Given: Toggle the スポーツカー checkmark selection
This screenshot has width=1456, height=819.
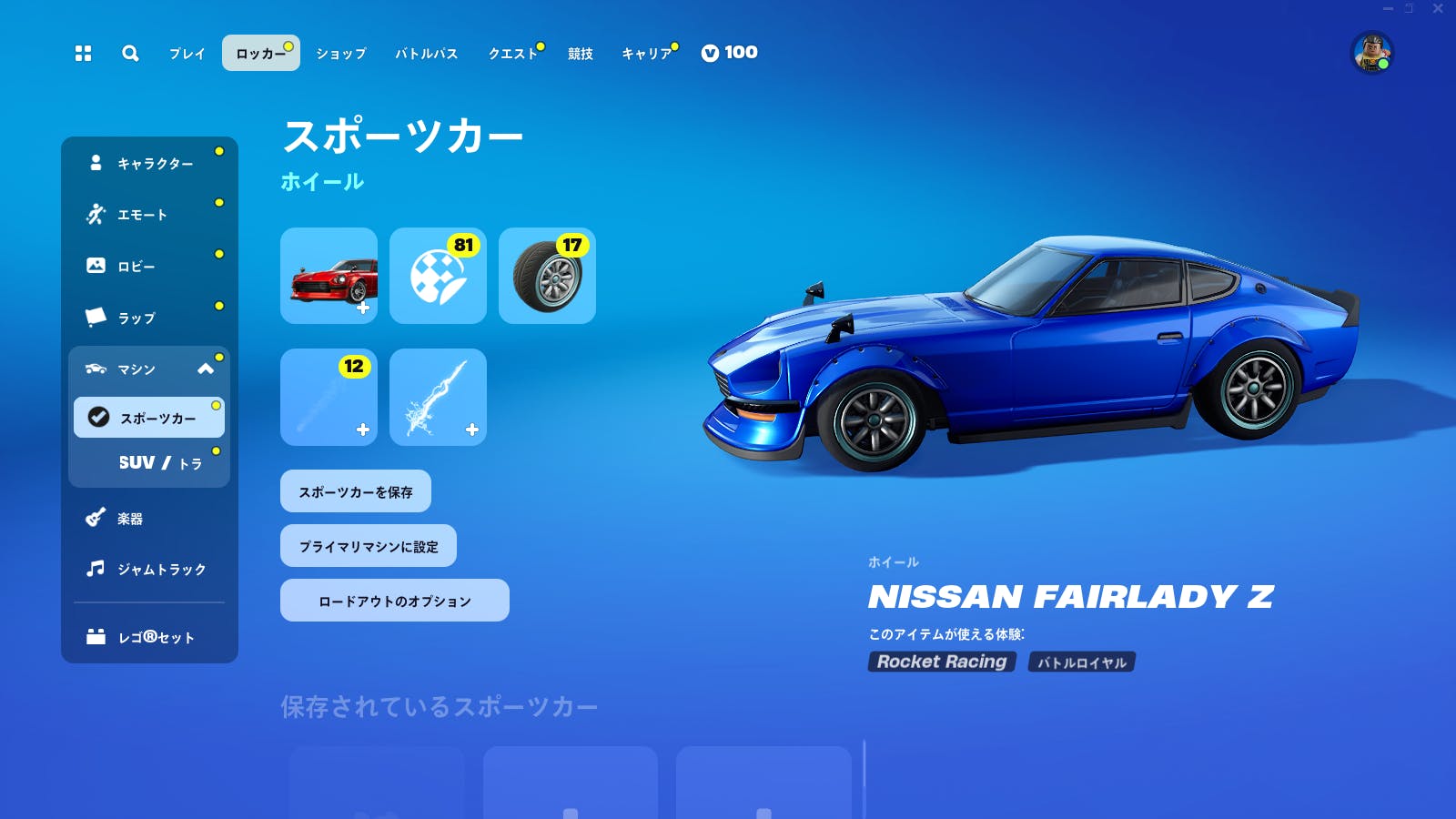Looking at the screenshot, I should point(98,417).
